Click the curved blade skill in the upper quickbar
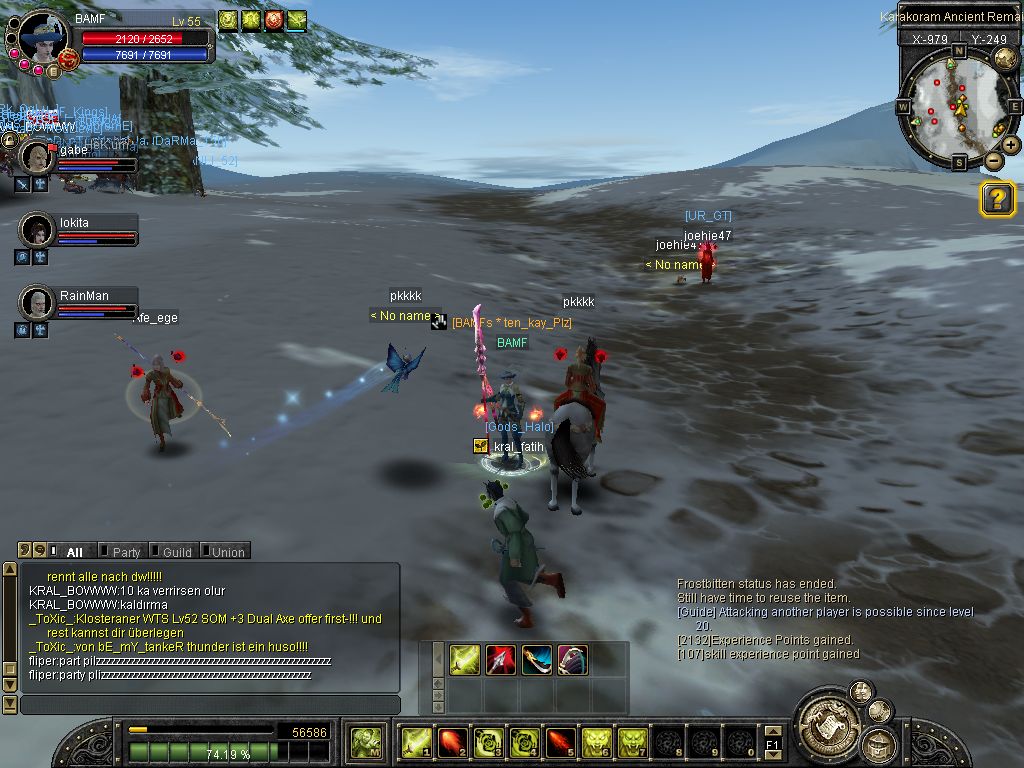This screenshot has width=1024, height=768. click(537, 660)
